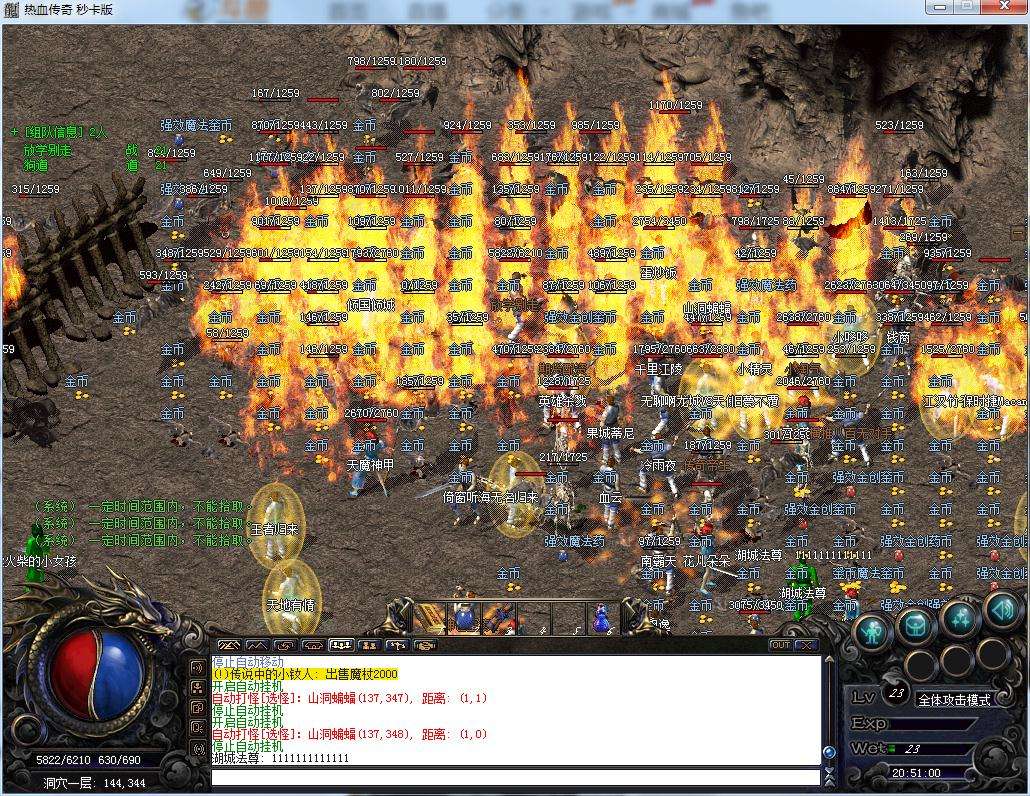Open the character status round button
Image resolution: width=1030 pixels, height=796 pixels.
tap(872, 632)
